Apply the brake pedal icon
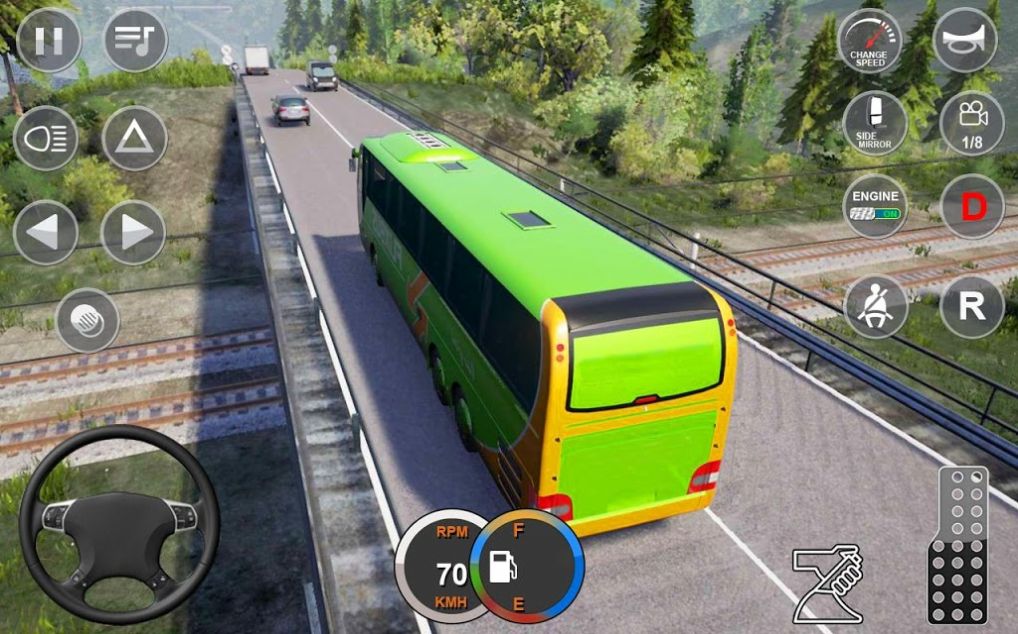Viewport: 1018px width, 634px height. [x=827, y=584]
